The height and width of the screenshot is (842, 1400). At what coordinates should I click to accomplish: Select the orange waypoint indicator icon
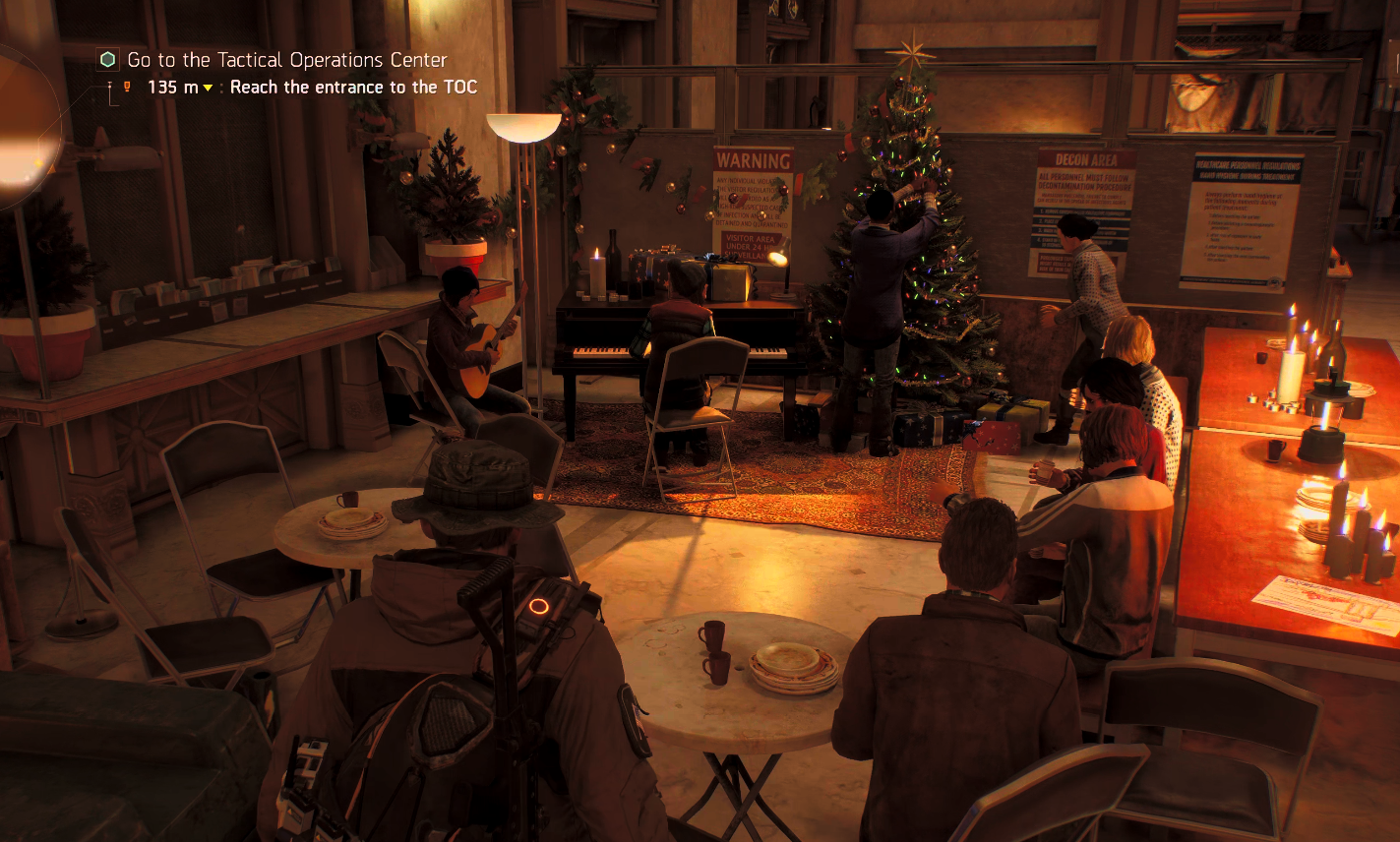(128, 87)
